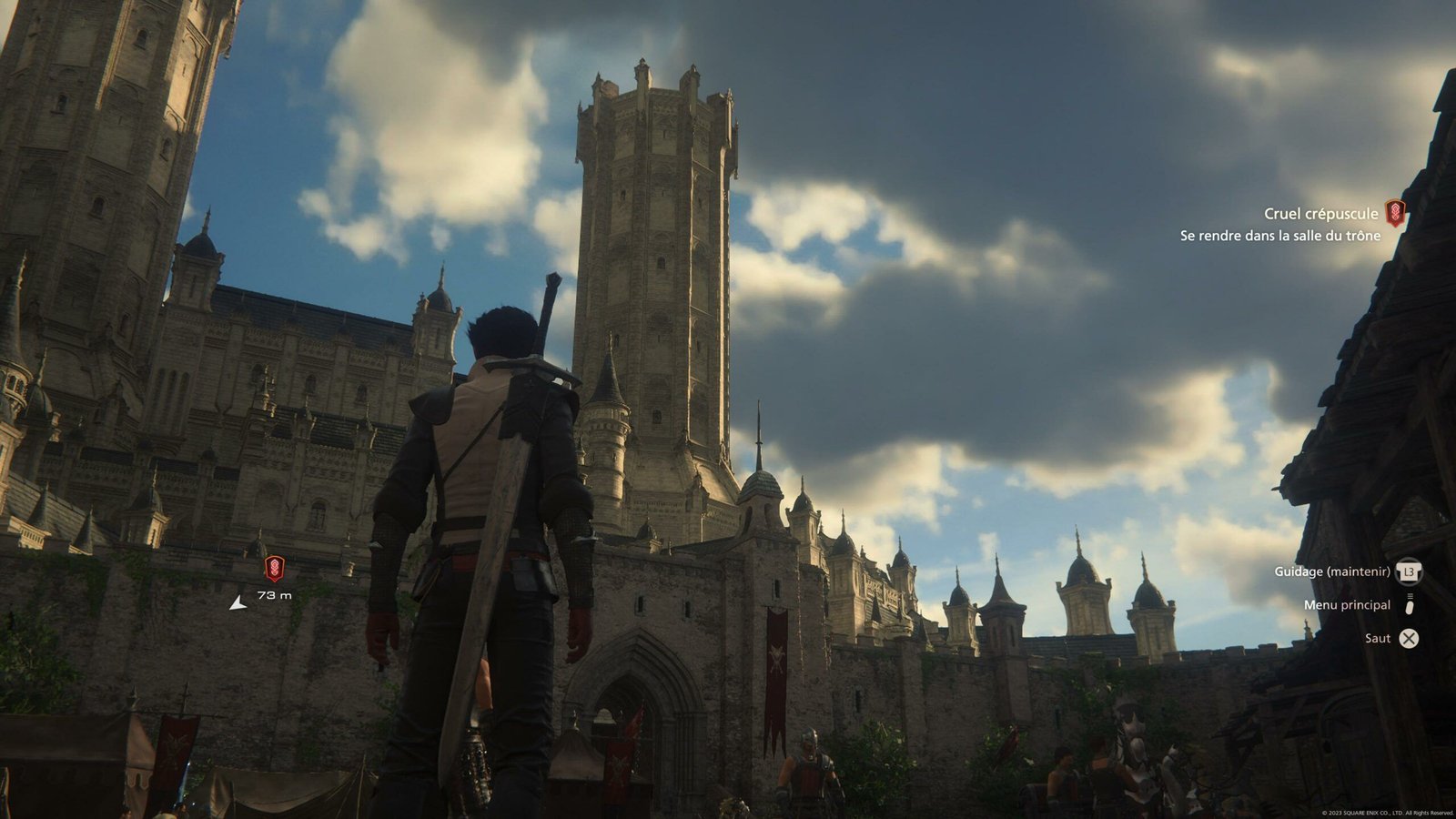Open the Cruel crépuscule quest tracker
Screen dimensions: 1456x819
(x=1320, y=214)
